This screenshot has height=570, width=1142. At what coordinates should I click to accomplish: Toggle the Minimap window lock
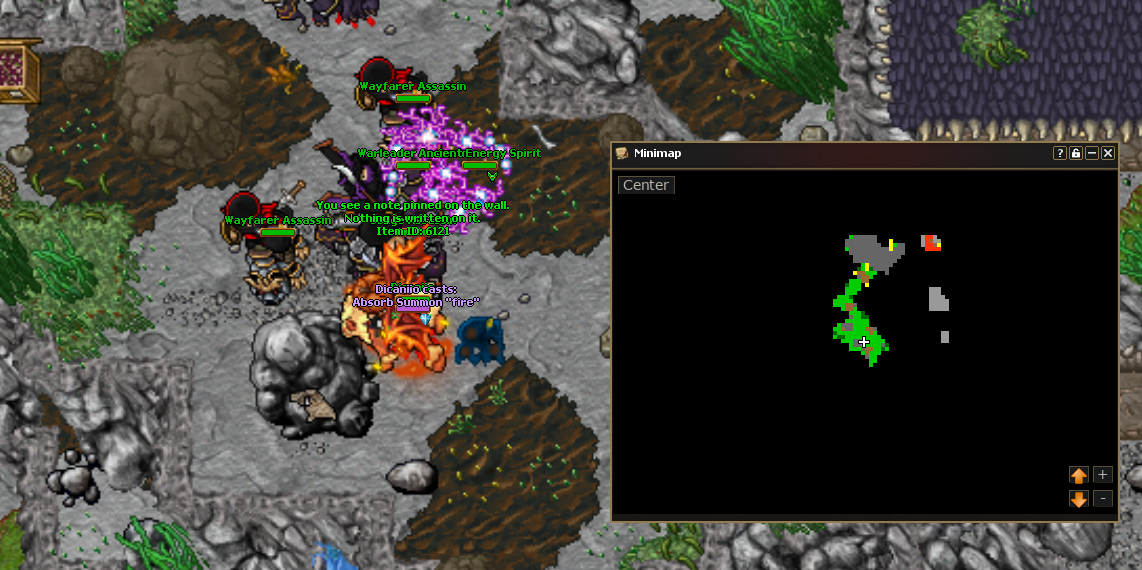pyautogui.click(x=1076, y=153)
